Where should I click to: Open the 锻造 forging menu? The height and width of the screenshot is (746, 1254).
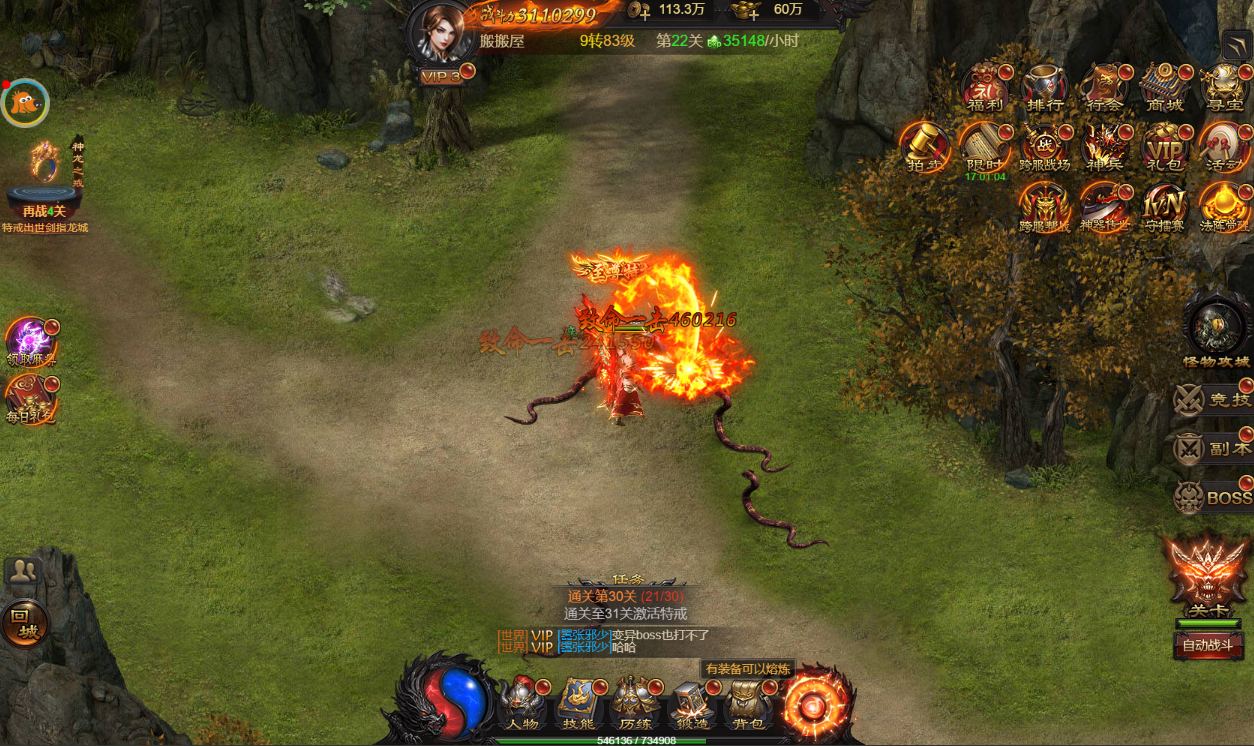point(691,703)
